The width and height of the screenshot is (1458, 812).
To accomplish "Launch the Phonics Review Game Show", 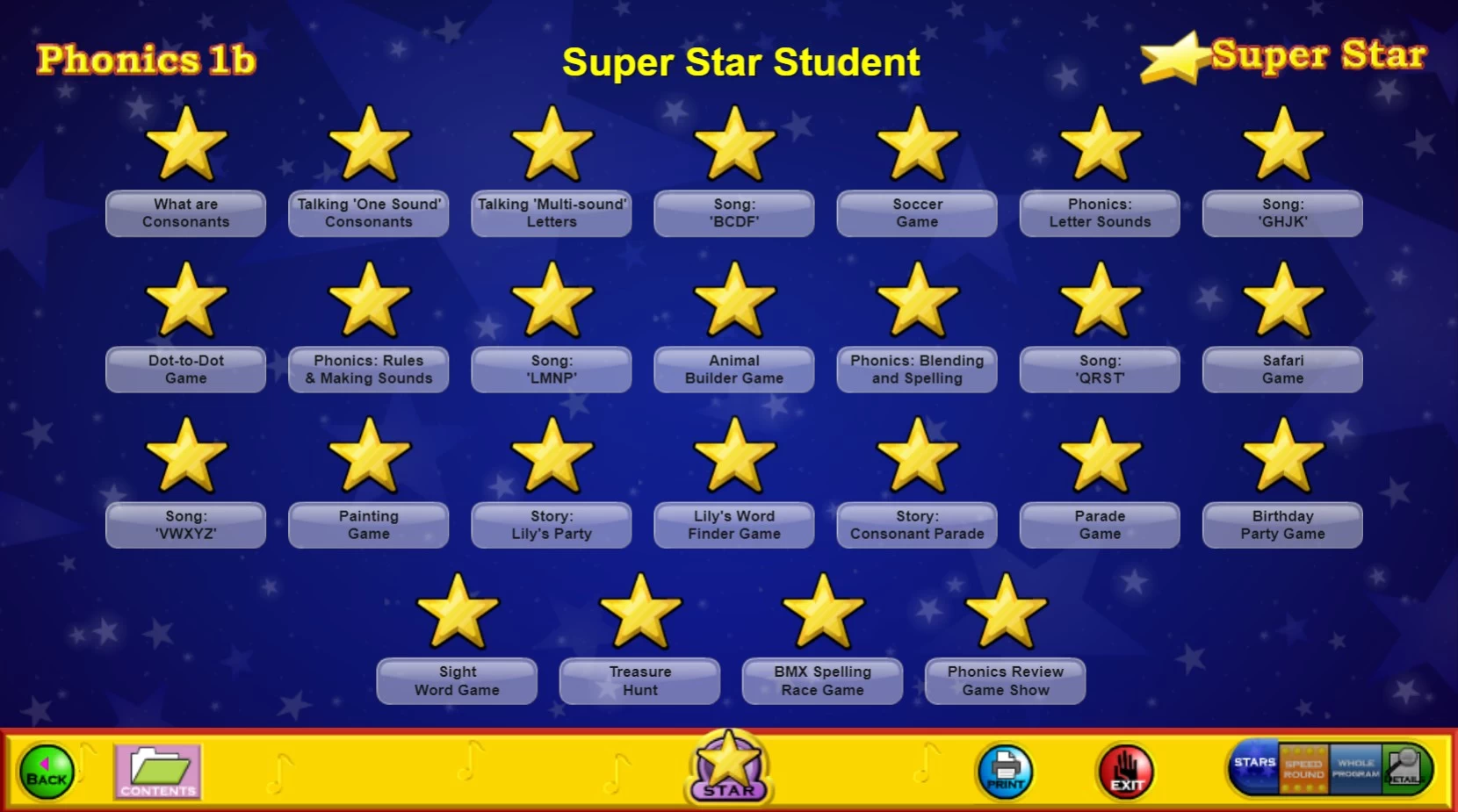I will pyautogui.click(x=1005, y=681).
